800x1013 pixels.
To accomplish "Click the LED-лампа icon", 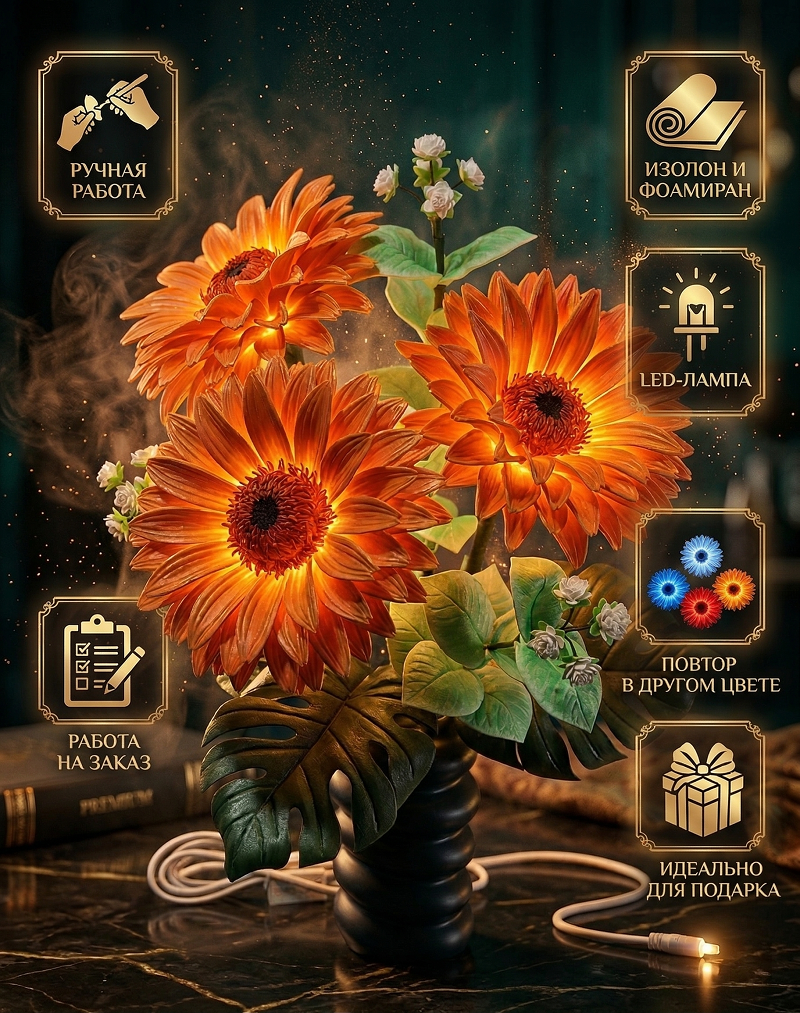I will coord(695,311).
